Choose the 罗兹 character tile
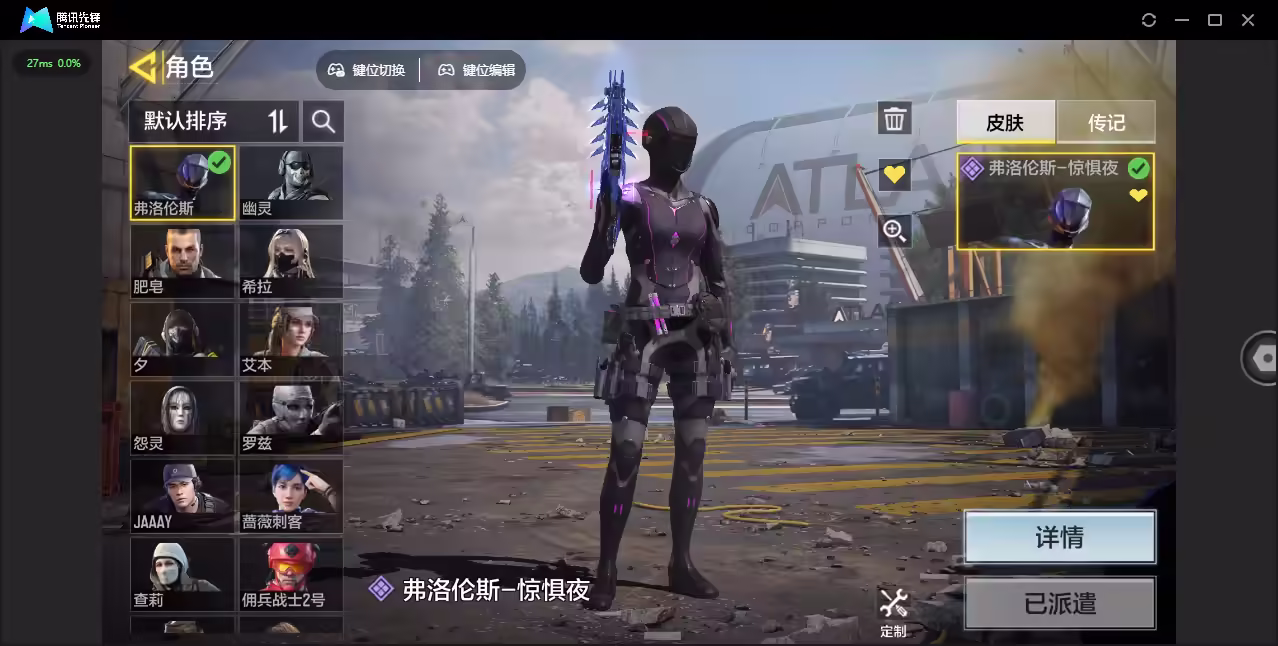 [x=291, y=417]
